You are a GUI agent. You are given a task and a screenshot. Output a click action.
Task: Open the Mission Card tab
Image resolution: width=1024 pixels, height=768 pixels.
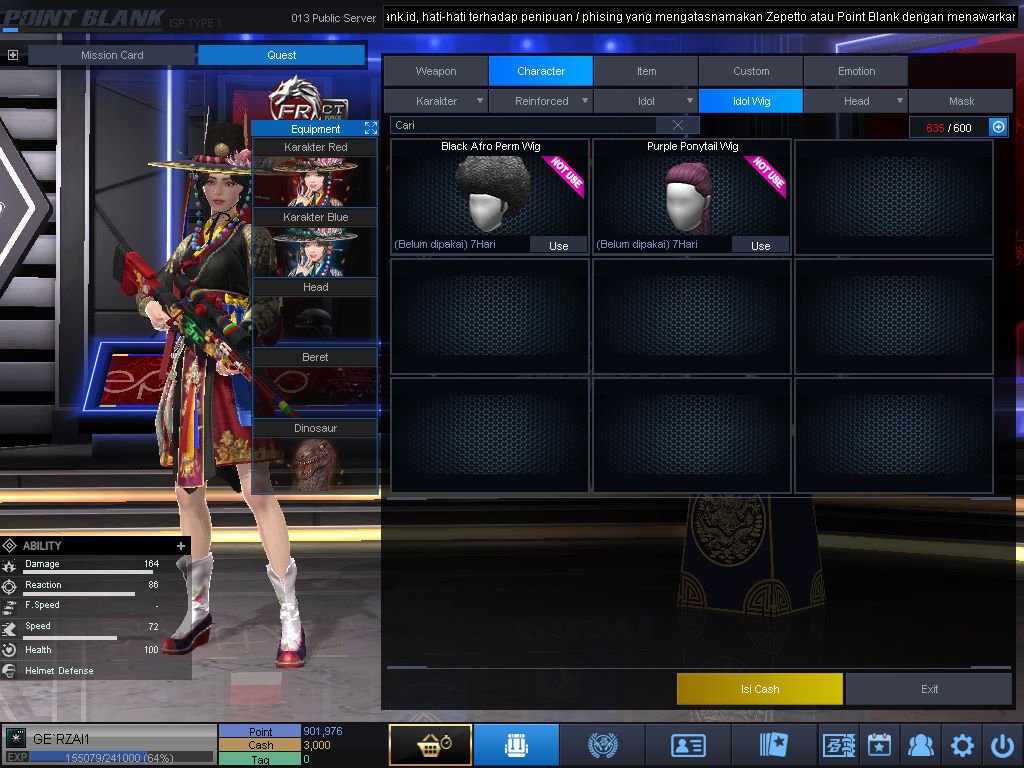coord(112,55)
